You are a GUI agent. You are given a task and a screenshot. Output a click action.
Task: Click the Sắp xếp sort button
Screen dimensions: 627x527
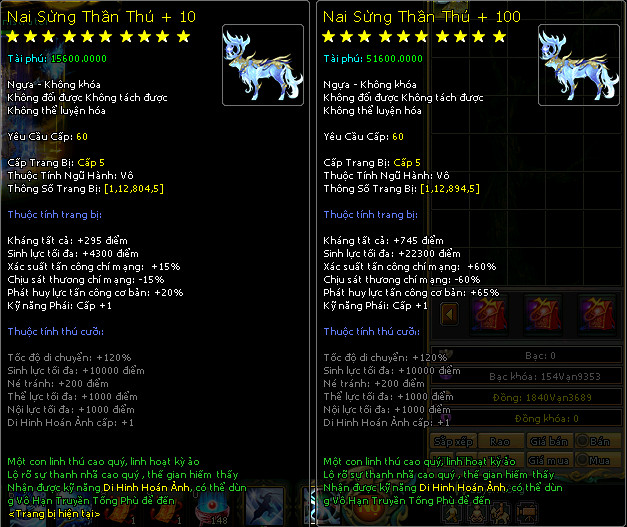(x=455, y=441)
